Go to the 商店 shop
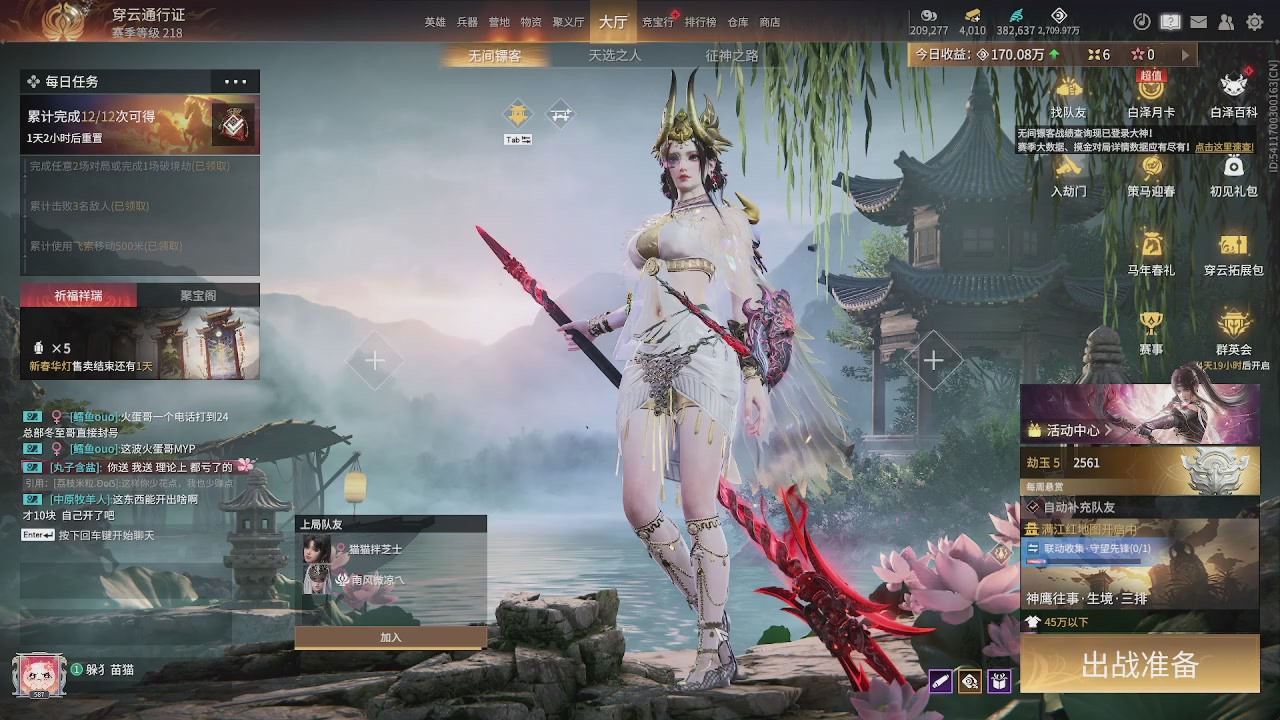The height and width of the screenshot is (720, 1280). click(x=770, y=22)
